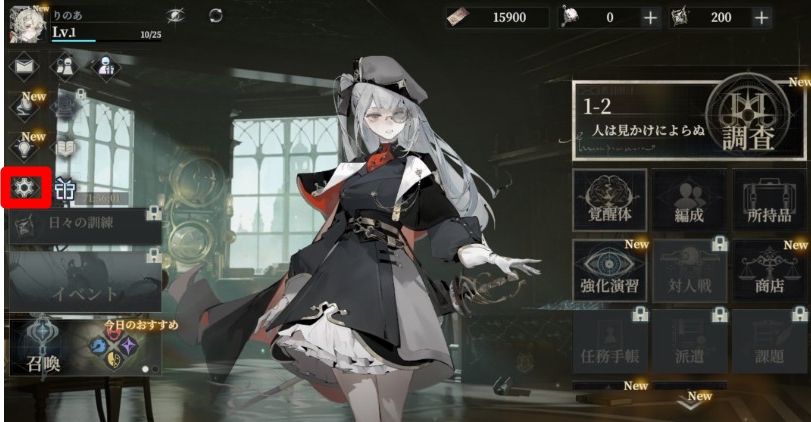Open the 覚醒体 menu
The image size is (811, 422).
[609, 199]
